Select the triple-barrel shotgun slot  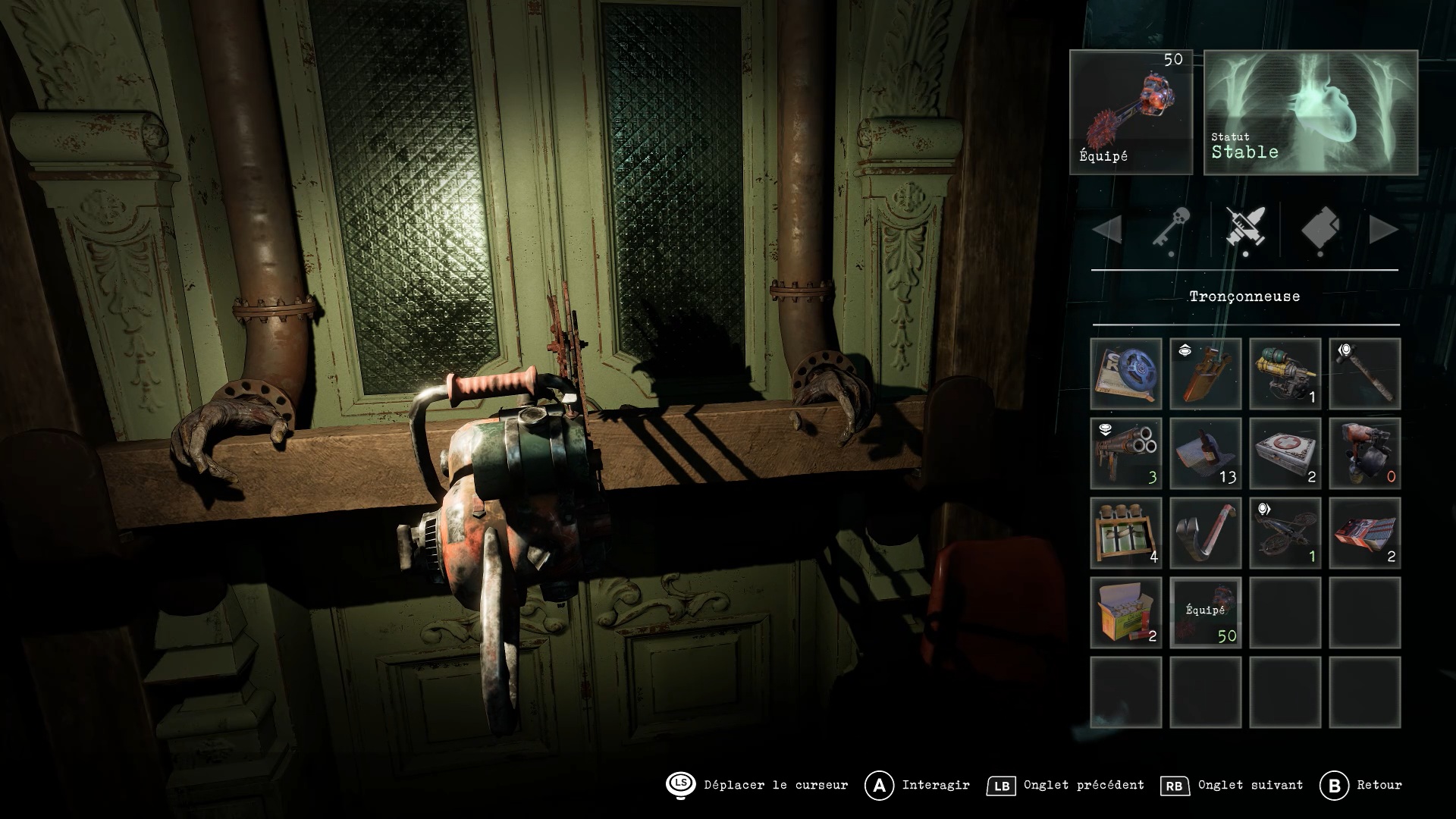click(x=1126, y=453)
